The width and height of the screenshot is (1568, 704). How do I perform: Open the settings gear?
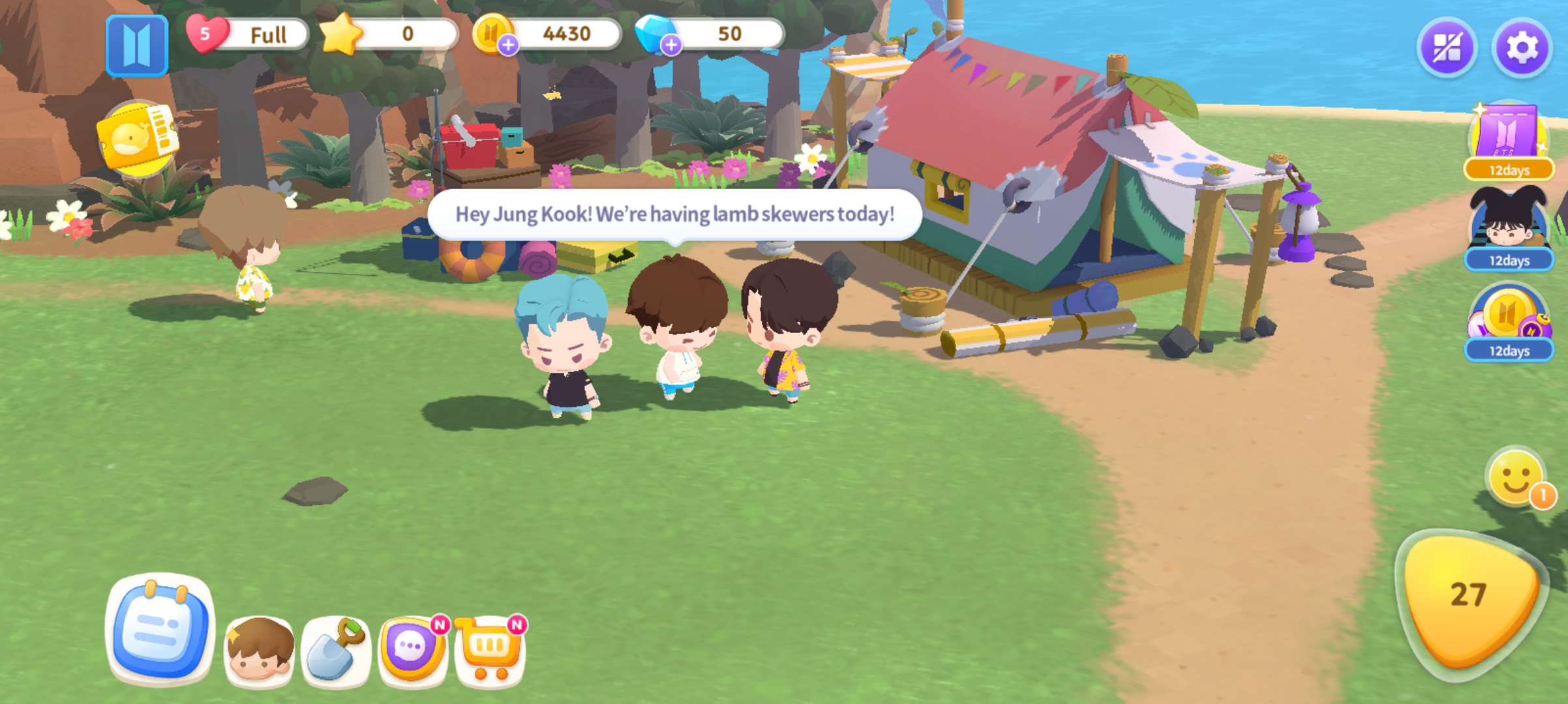[x=1522, y=48]
